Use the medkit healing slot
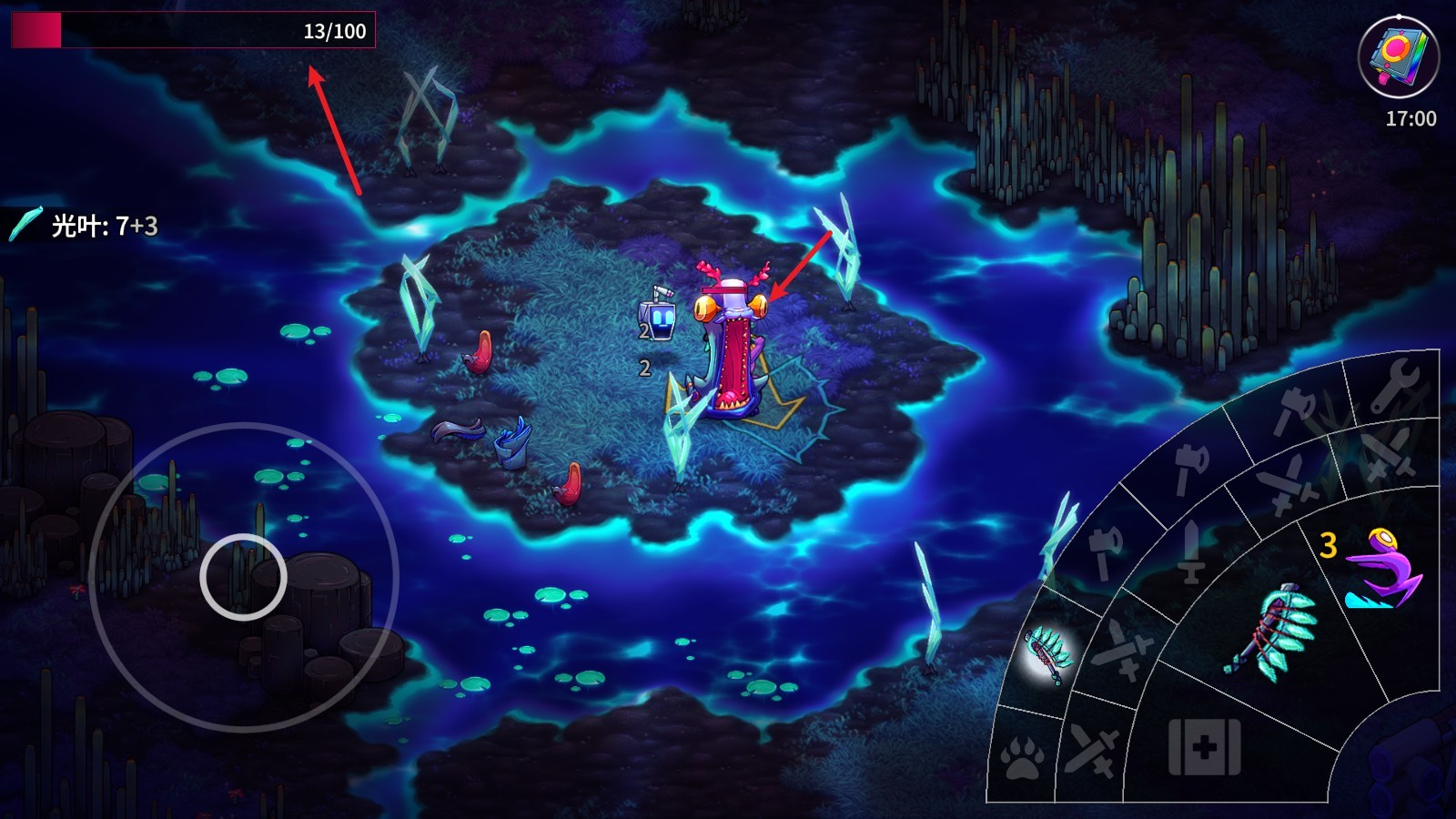This screenshot has width=1456, height=819. (1204, 748)
